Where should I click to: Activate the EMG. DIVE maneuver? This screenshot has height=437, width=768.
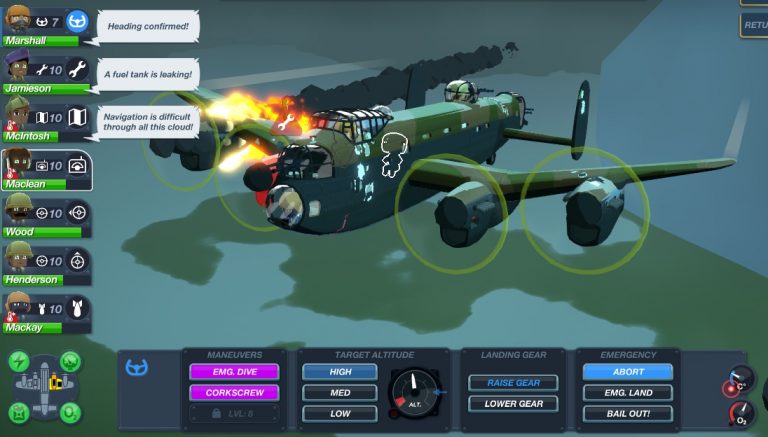click(x=233, y=371)
